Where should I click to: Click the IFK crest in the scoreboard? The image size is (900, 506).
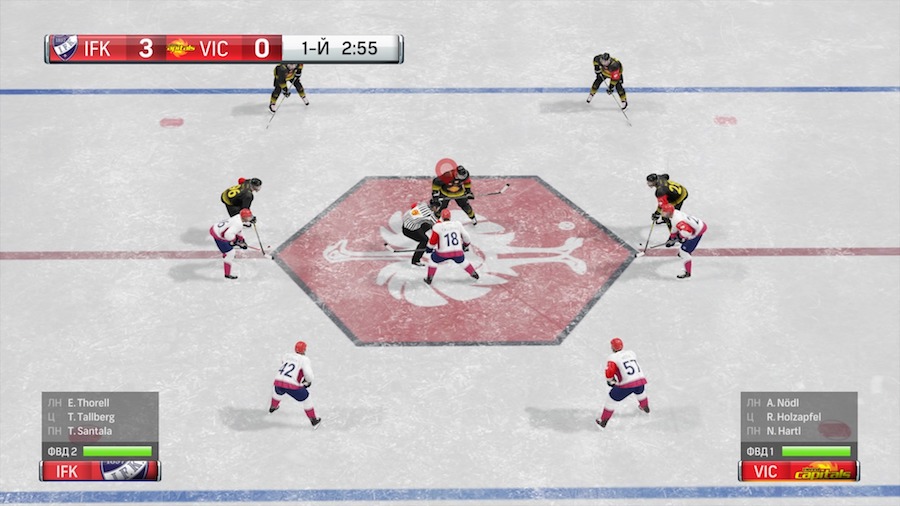click(x=64, y=48)
